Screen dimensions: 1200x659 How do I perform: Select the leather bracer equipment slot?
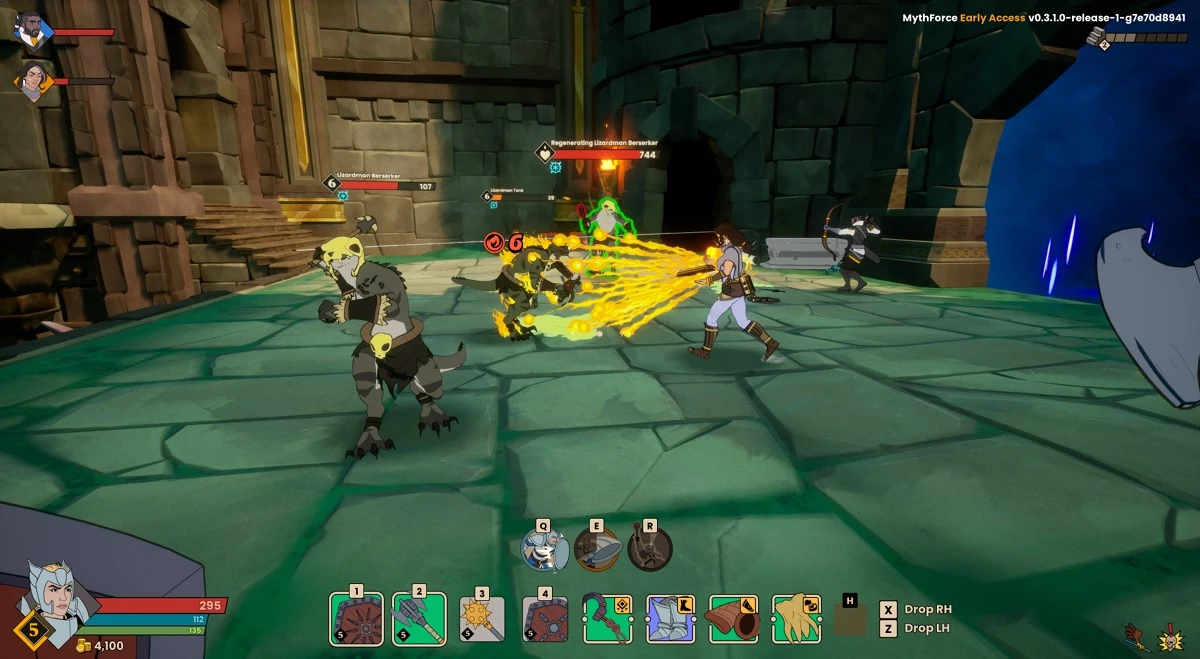[x=733, y=620]
